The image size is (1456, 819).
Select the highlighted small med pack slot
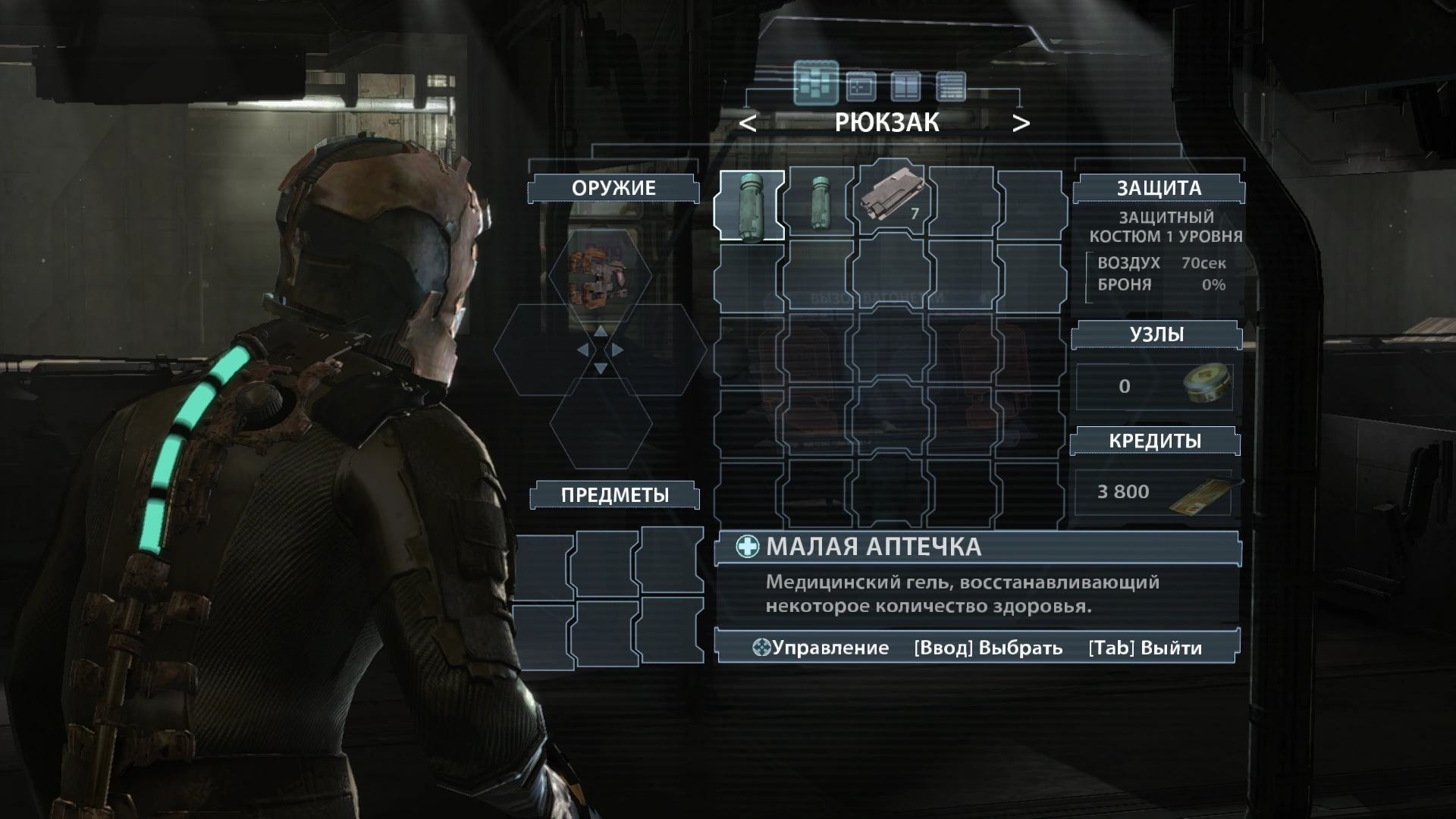coord(751,205)
